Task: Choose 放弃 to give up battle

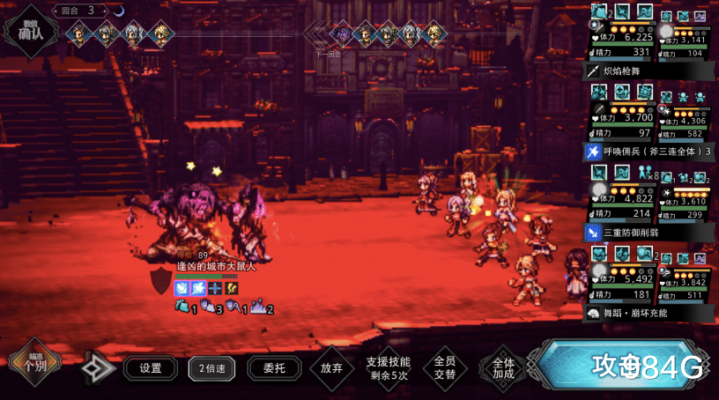Action: click(x=332, y=368)
